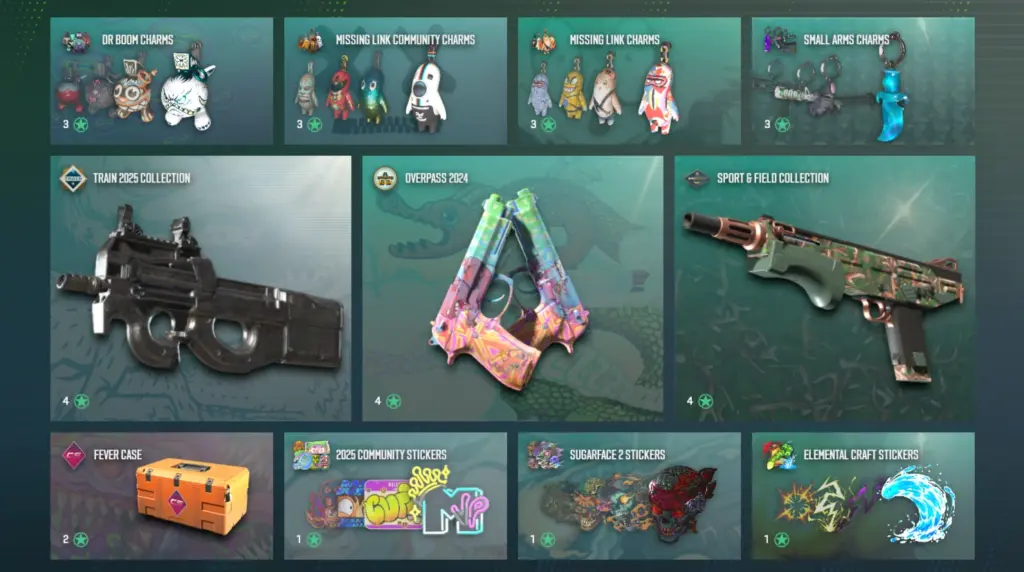Open the Overpass 2024 collection tile
The height and width of the screenshot is (572, 1024).
click(512, 288)
